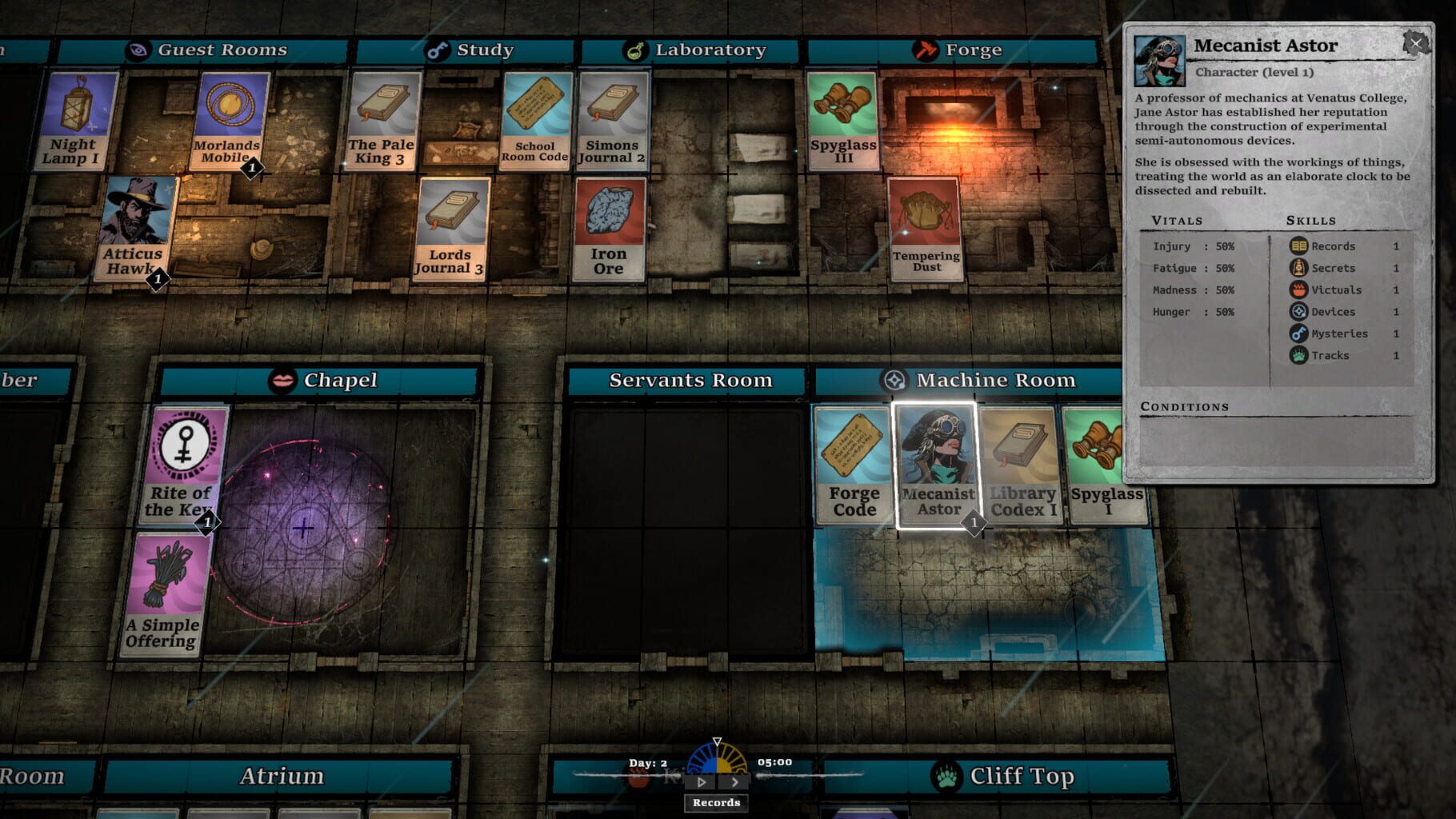Screen dimensions: 1456x819
Task: Dismiss the Mecanist Astor info panel
Action: [x=1418, y=42]
